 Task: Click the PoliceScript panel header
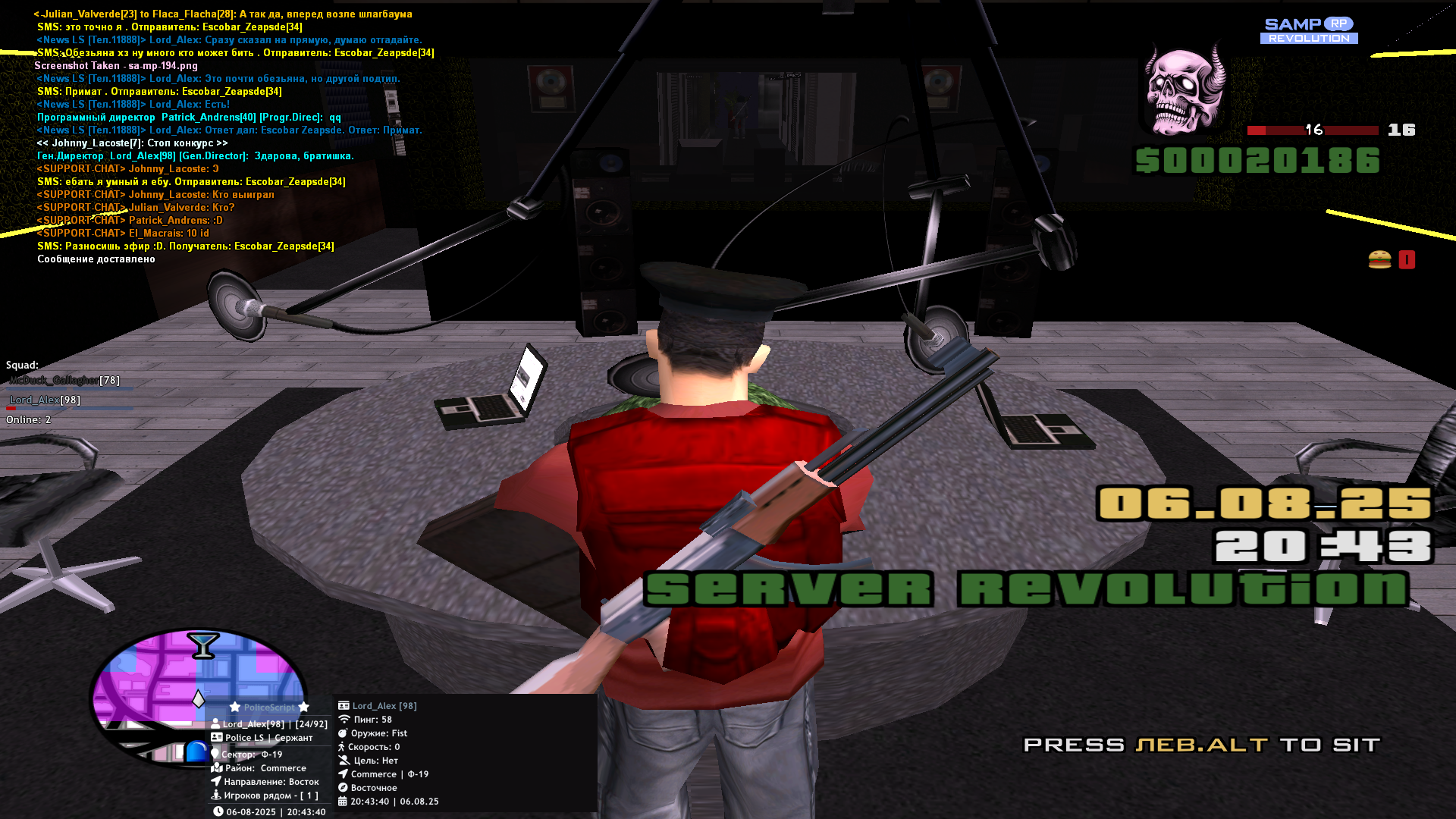point(269,708)
